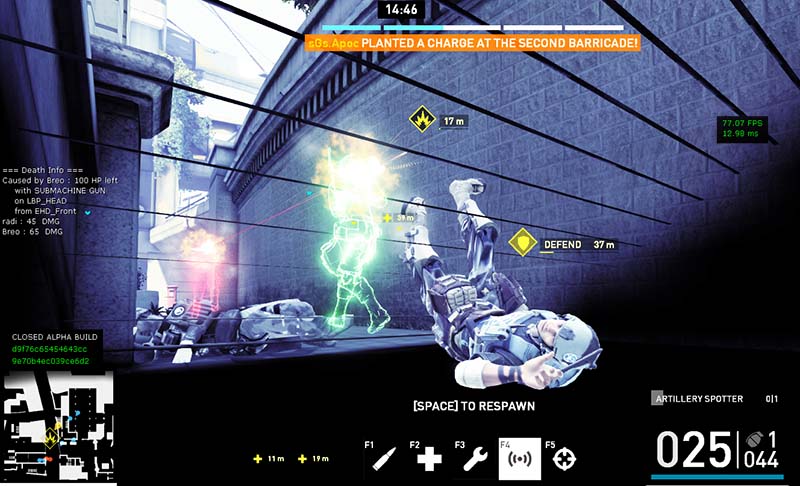Select the highlighted radio signal ability slot
Image resolution: width=800 pixels, height=486 pixels.
coord(519,459)
